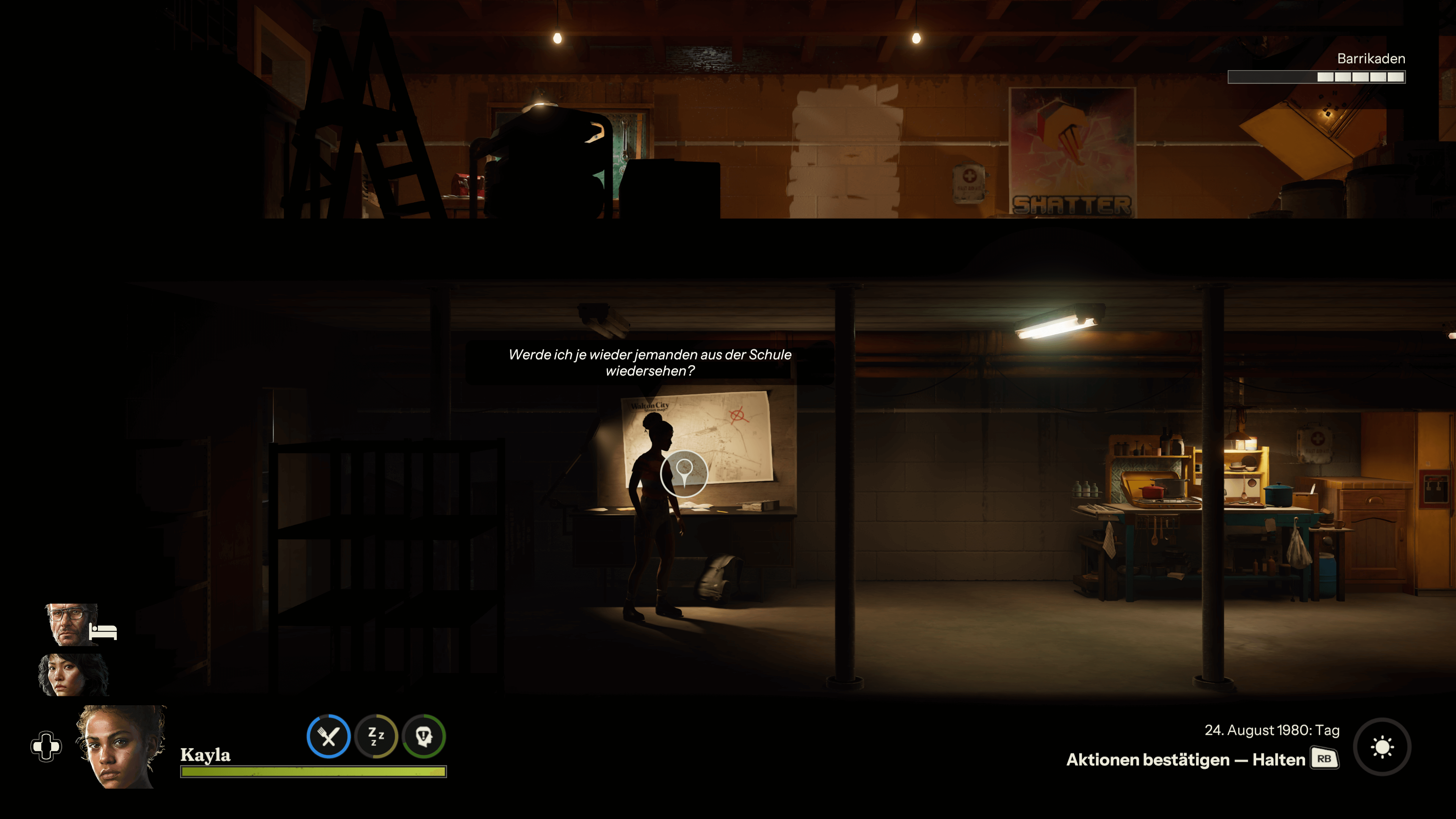1456x819 pixels.
Task: Activate the map pin interaction marker
Action: [x=684, y=473]
